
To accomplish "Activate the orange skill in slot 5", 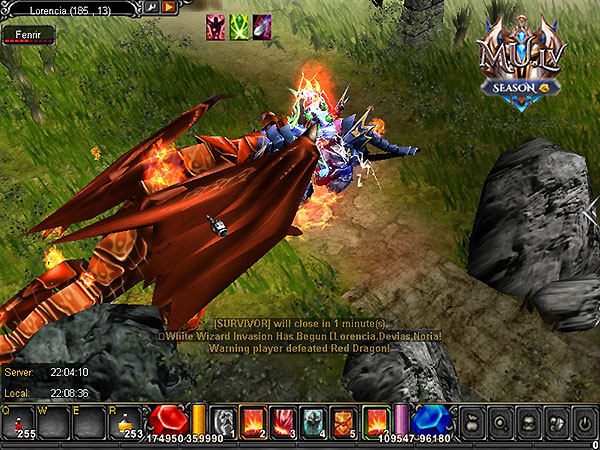I will (x=343, y=420).
